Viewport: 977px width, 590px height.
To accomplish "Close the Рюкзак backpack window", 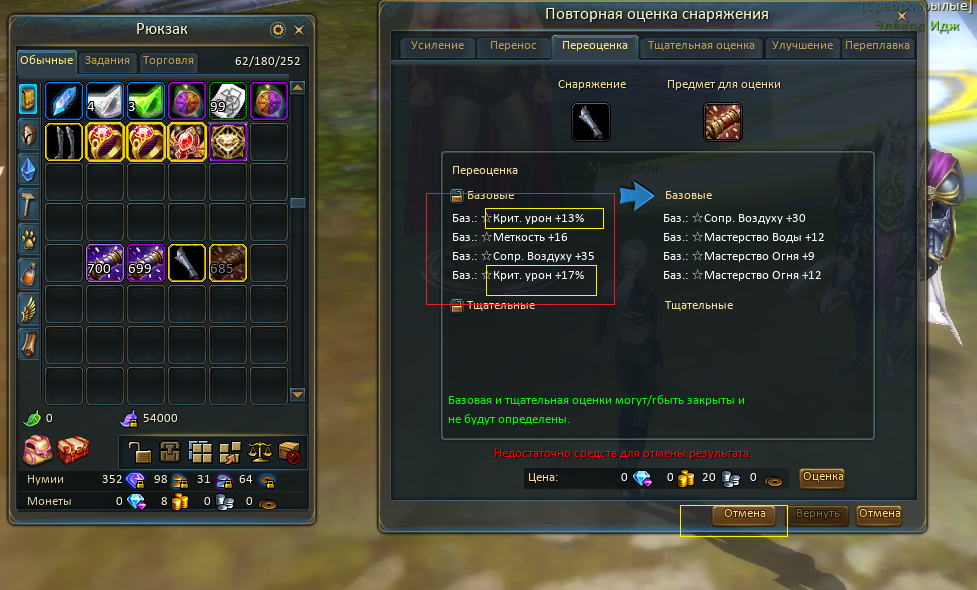I will pyautogui.click(x=298, y=30).
